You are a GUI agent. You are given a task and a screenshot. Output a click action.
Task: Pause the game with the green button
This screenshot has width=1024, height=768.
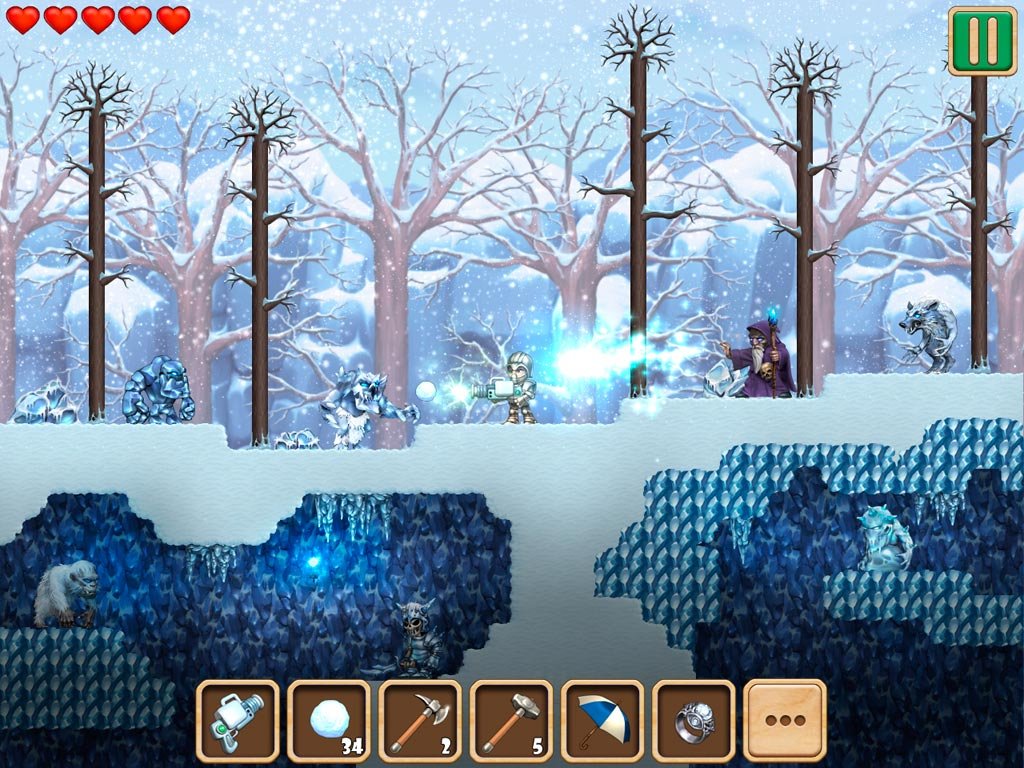point(982,40)
